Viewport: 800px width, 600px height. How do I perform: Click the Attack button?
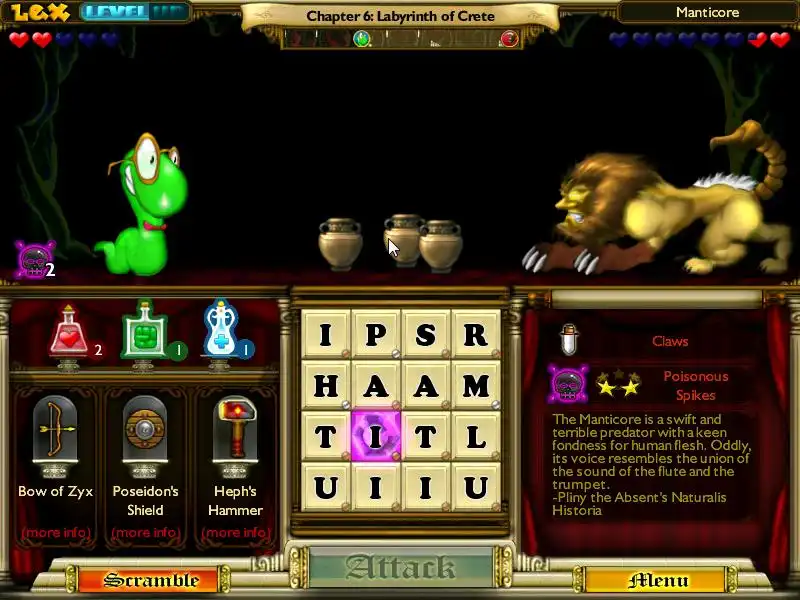pos(400,568)
